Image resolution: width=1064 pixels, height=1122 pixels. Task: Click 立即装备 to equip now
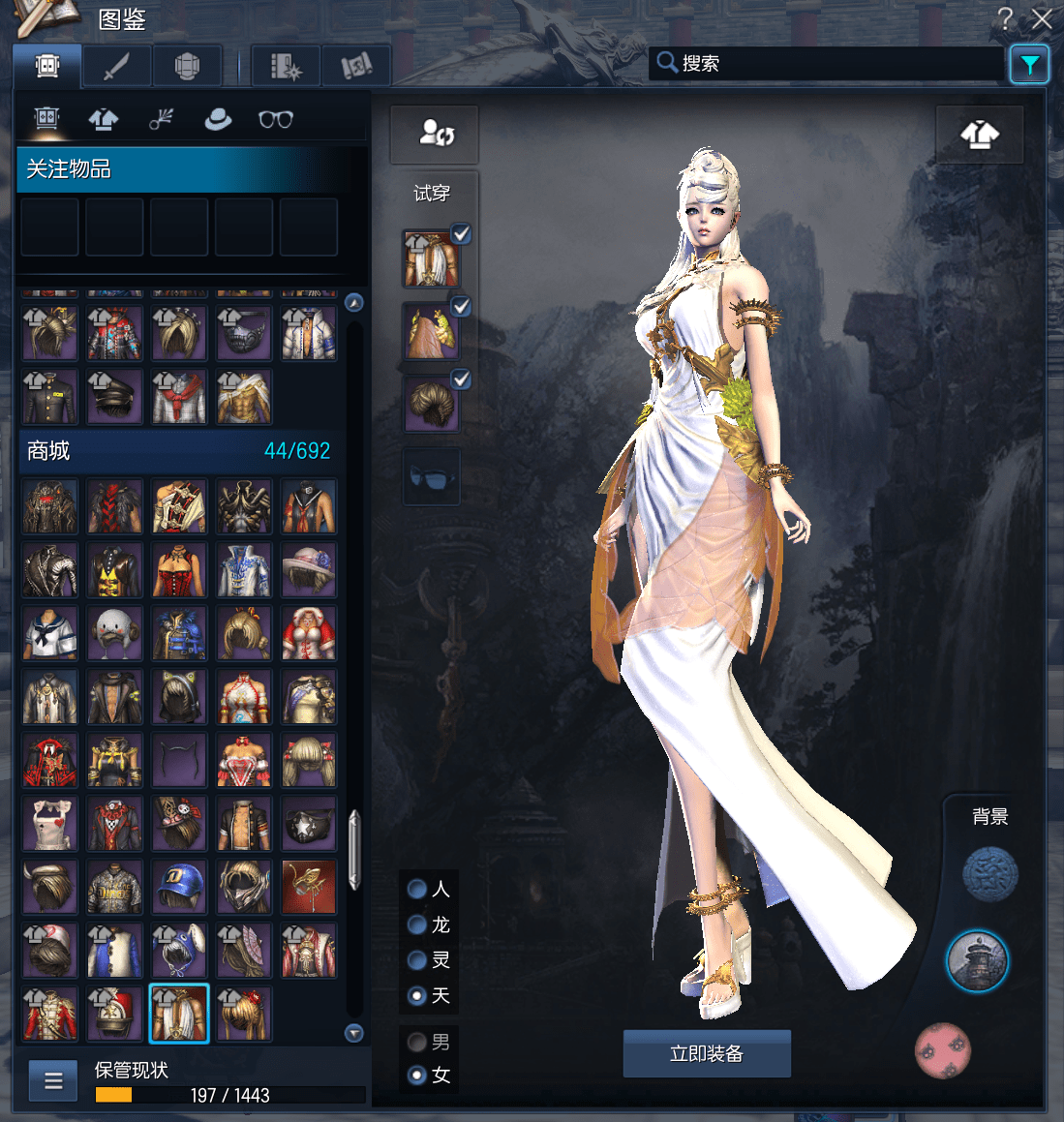pyautogui.click(x=707, y=1053)
